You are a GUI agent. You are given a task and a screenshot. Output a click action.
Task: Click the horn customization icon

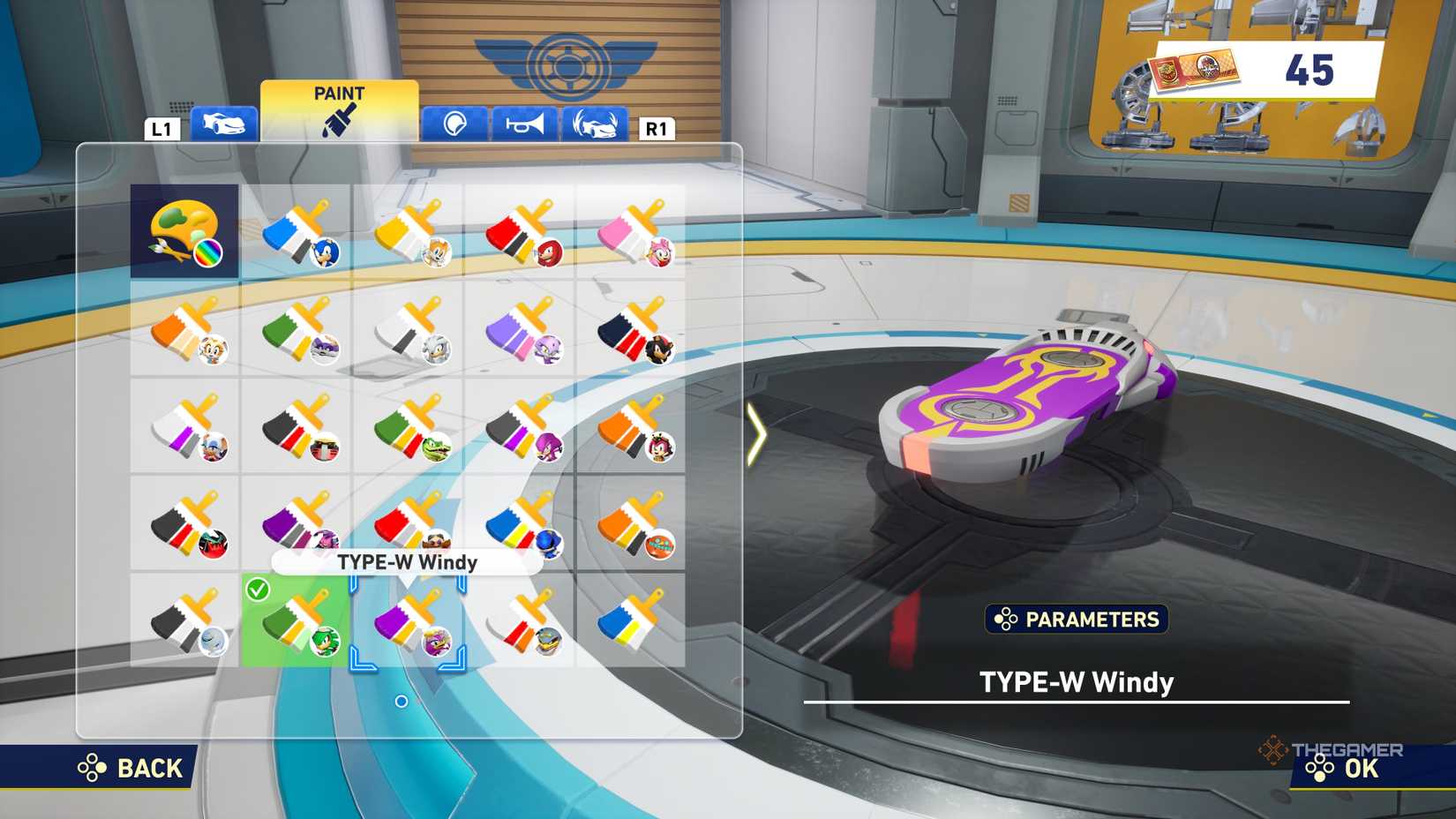[524, 124]
